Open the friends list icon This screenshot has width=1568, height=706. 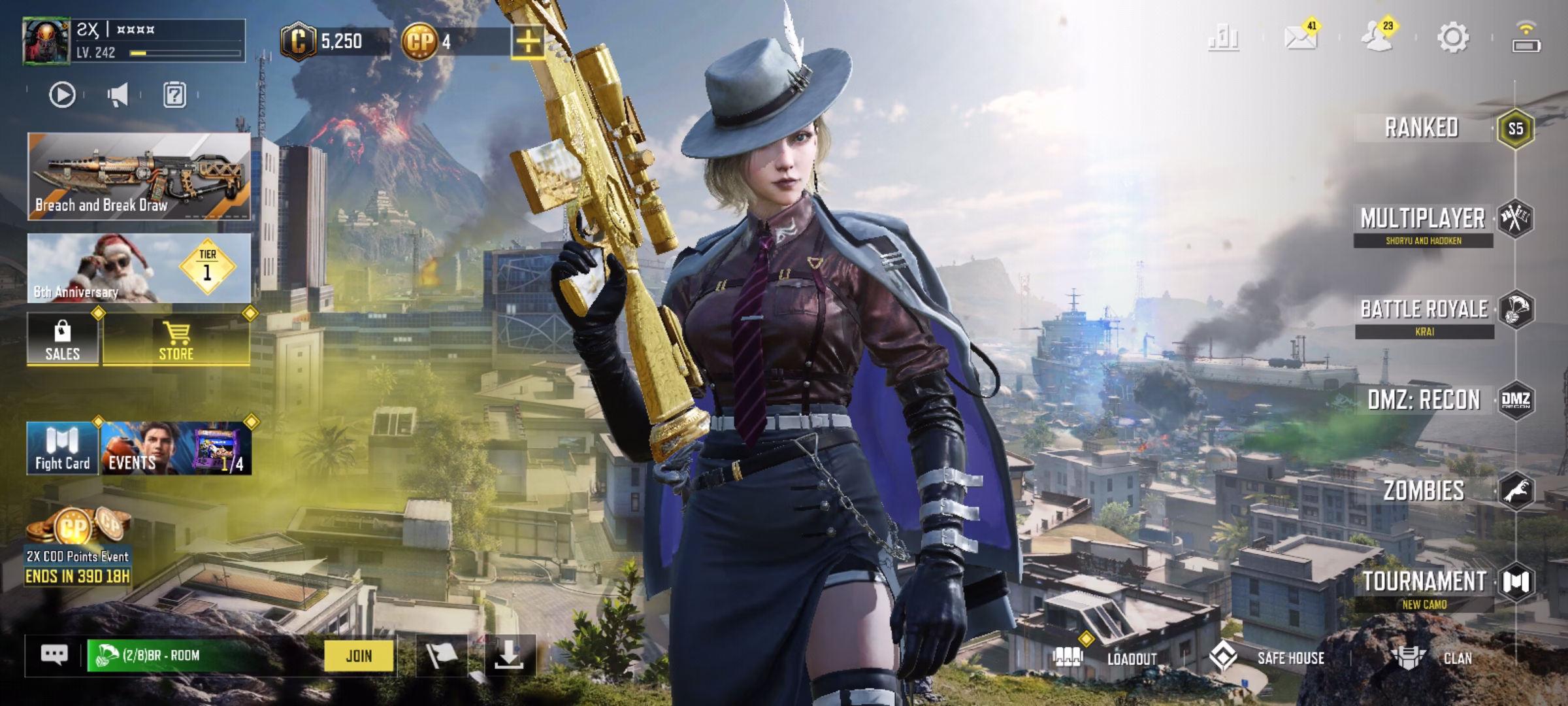click(1377, 37)
